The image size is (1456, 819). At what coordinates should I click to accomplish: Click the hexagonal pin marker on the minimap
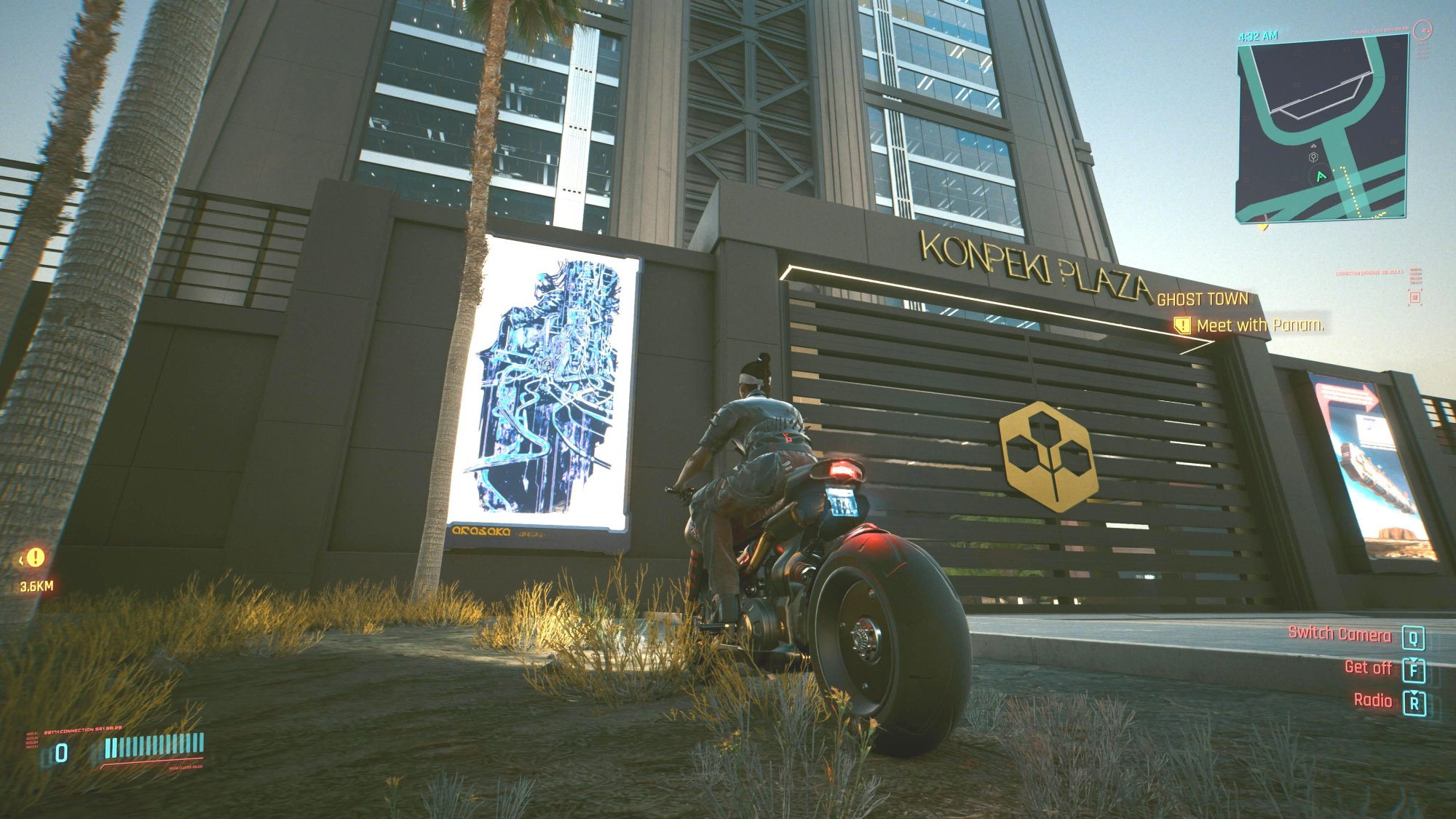(1313, 157)
